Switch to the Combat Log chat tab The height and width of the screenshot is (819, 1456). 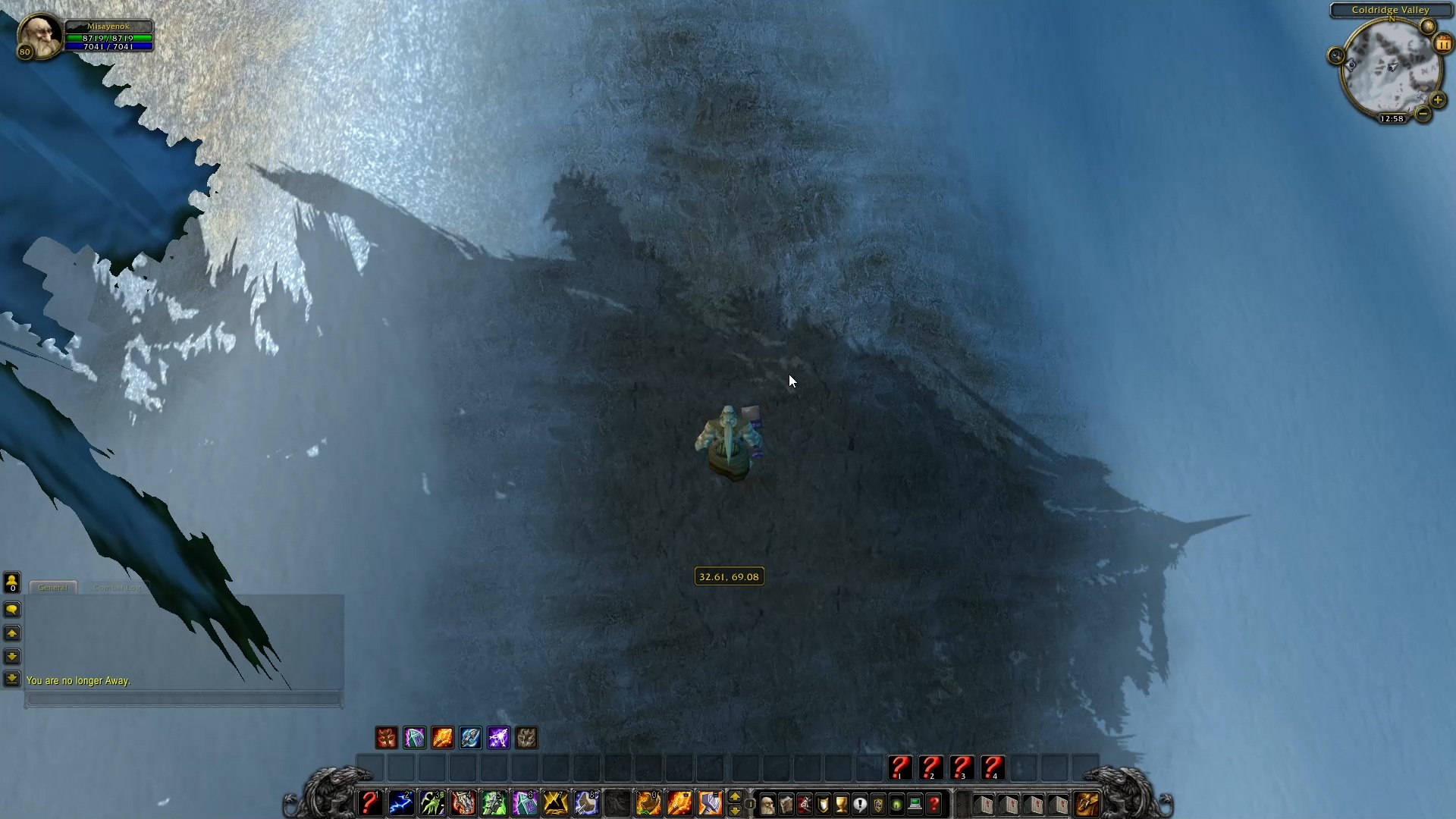[x=118, y=588]
